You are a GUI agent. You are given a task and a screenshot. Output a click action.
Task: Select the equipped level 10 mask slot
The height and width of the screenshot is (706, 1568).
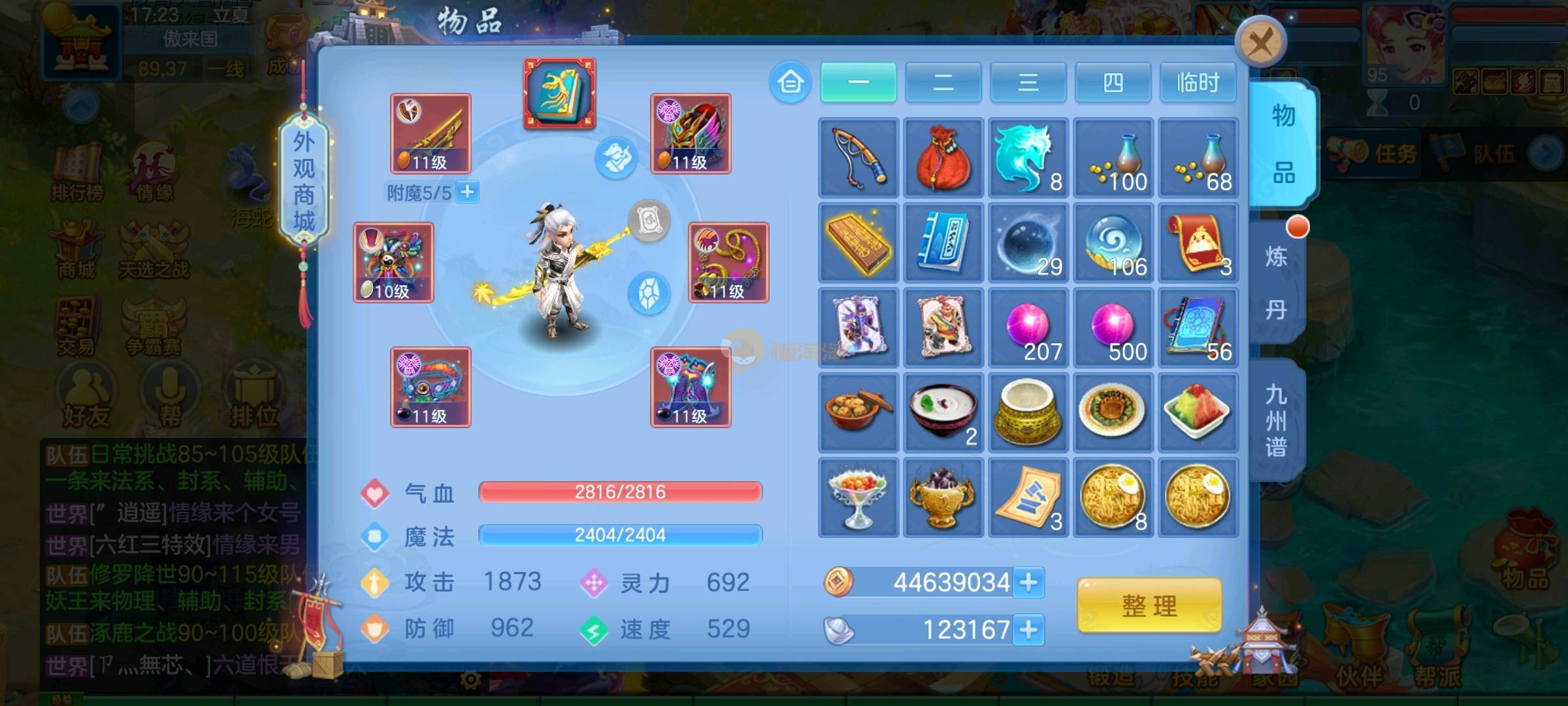pos(393,262)
